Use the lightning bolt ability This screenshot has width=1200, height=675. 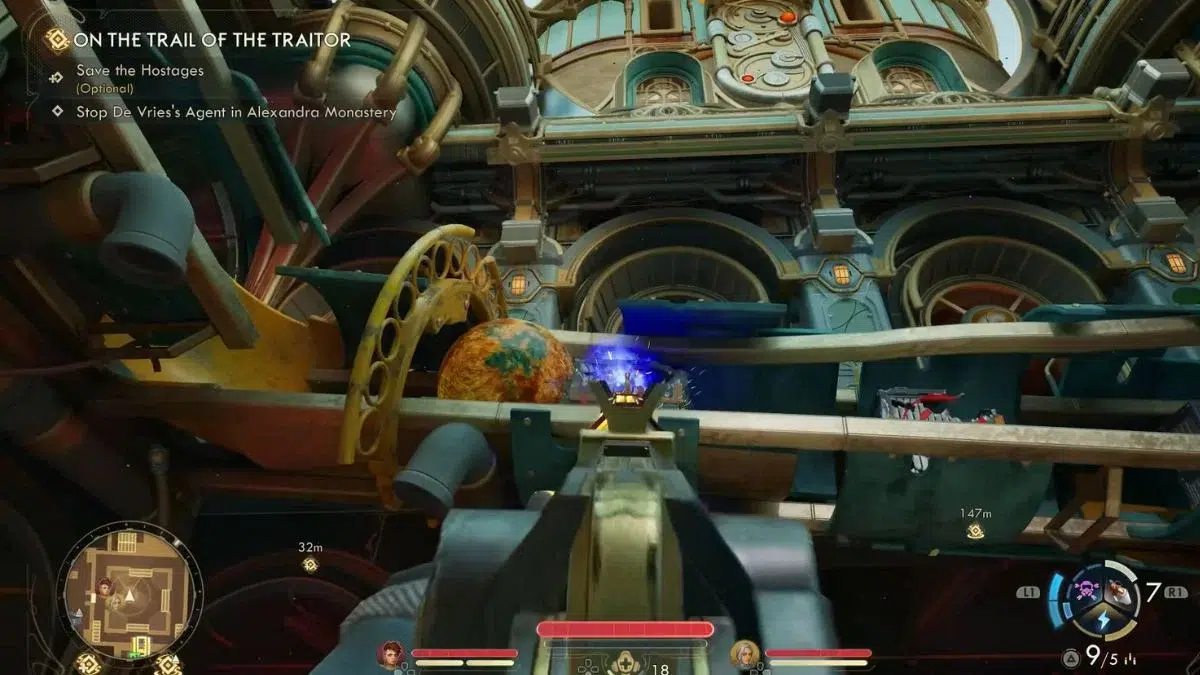point(1102,621)
